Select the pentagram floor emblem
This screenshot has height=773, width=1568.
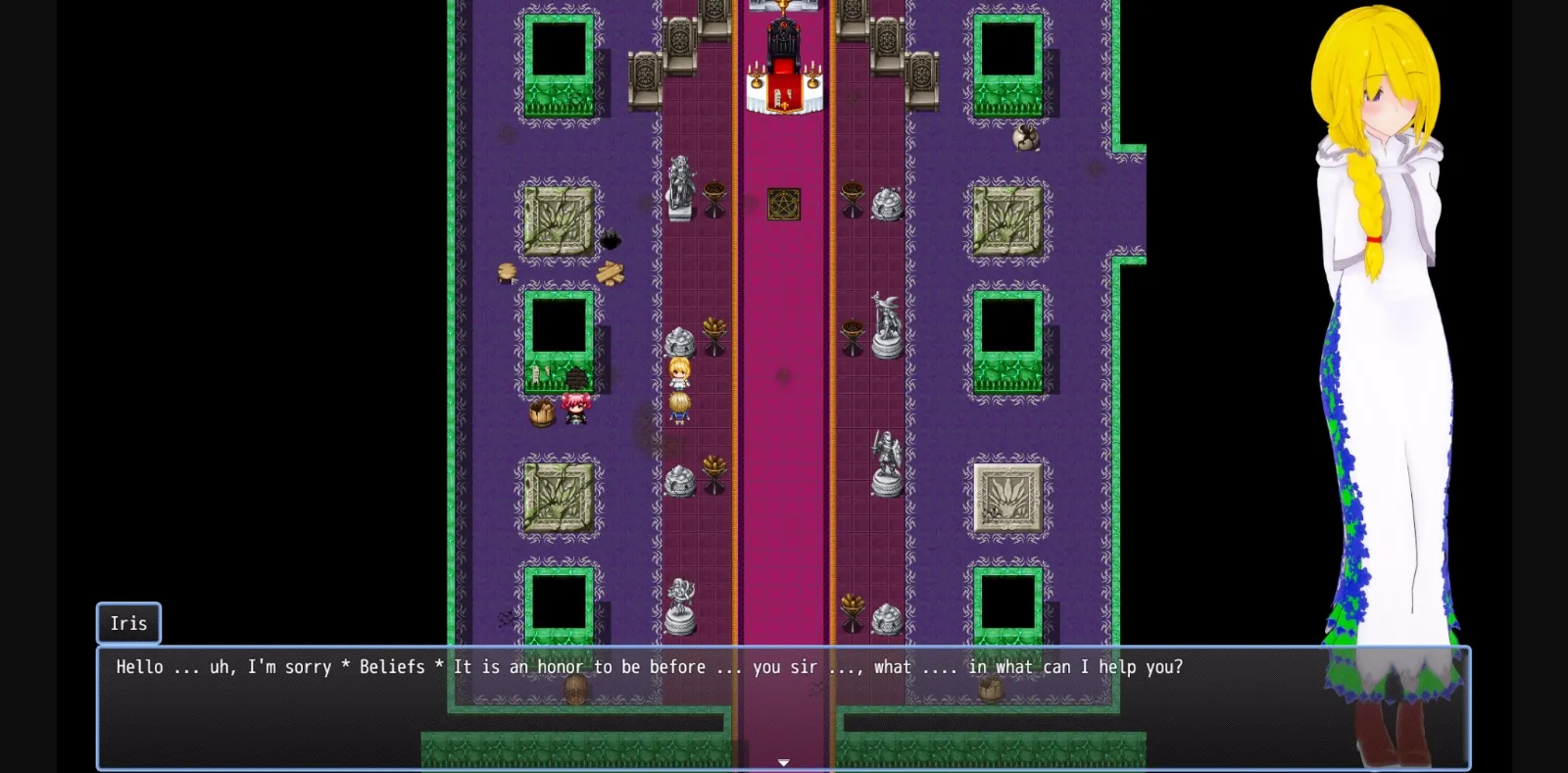tap(784, 204)
